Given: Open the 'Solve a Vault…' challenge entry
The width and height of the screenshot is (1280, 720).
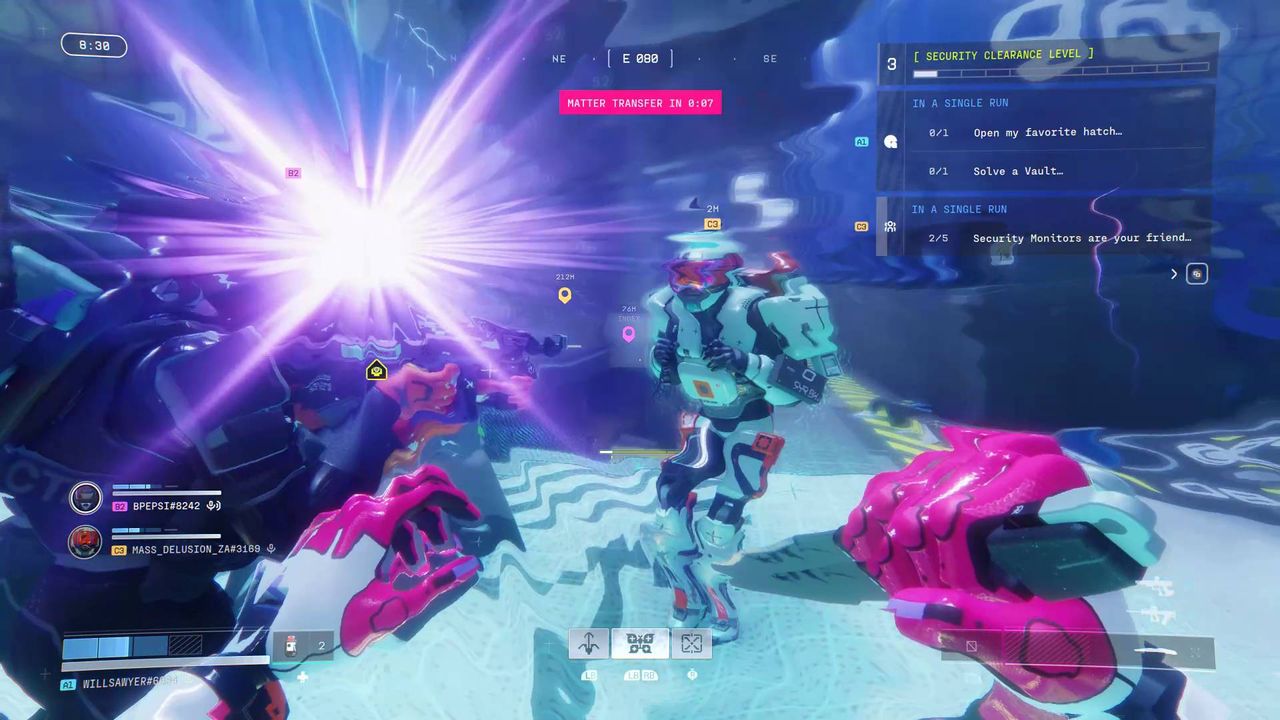Looking at the screenshot, I should coord(1017,171).
